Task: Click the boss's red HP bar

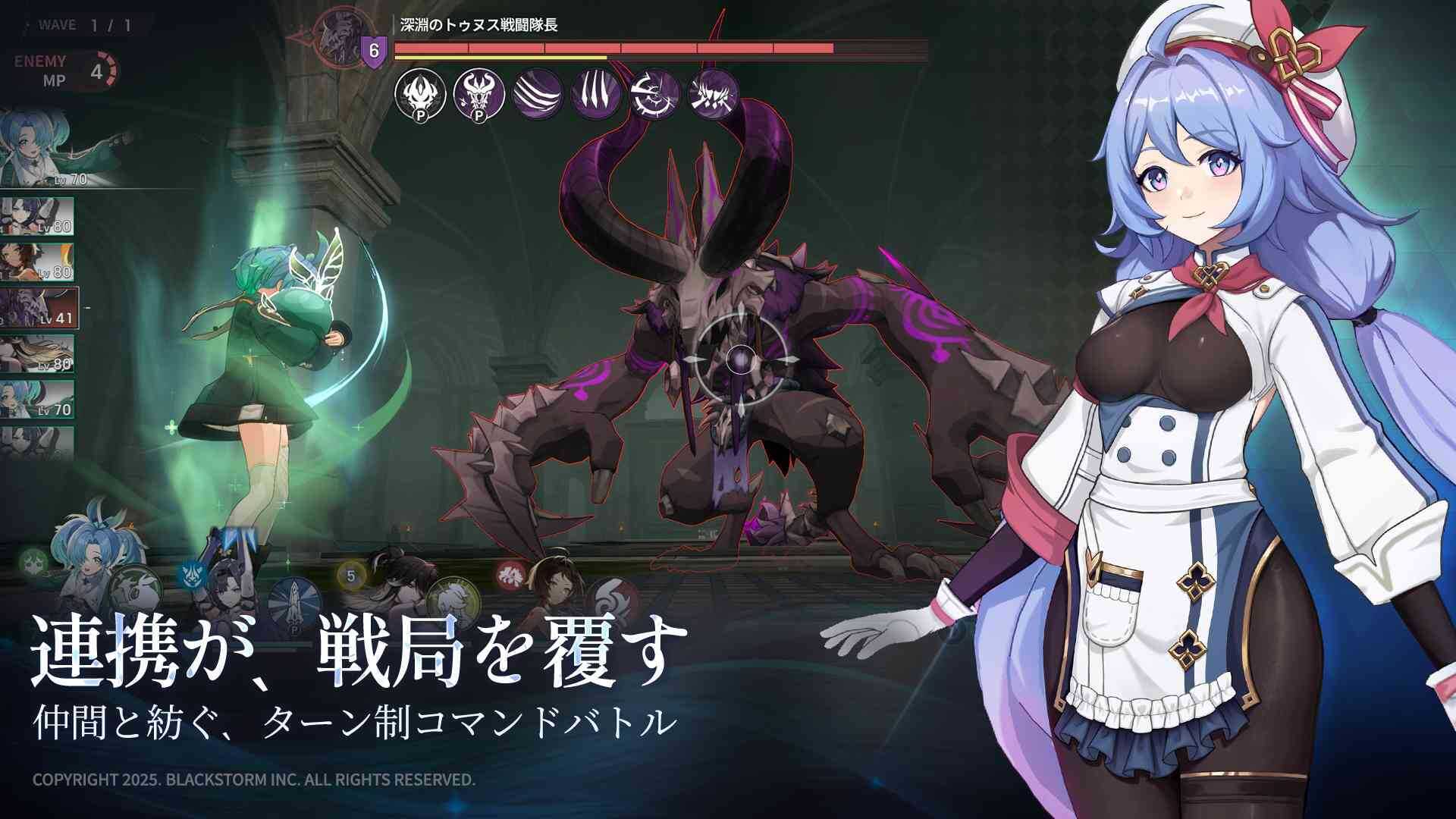Action: point(614,47)
